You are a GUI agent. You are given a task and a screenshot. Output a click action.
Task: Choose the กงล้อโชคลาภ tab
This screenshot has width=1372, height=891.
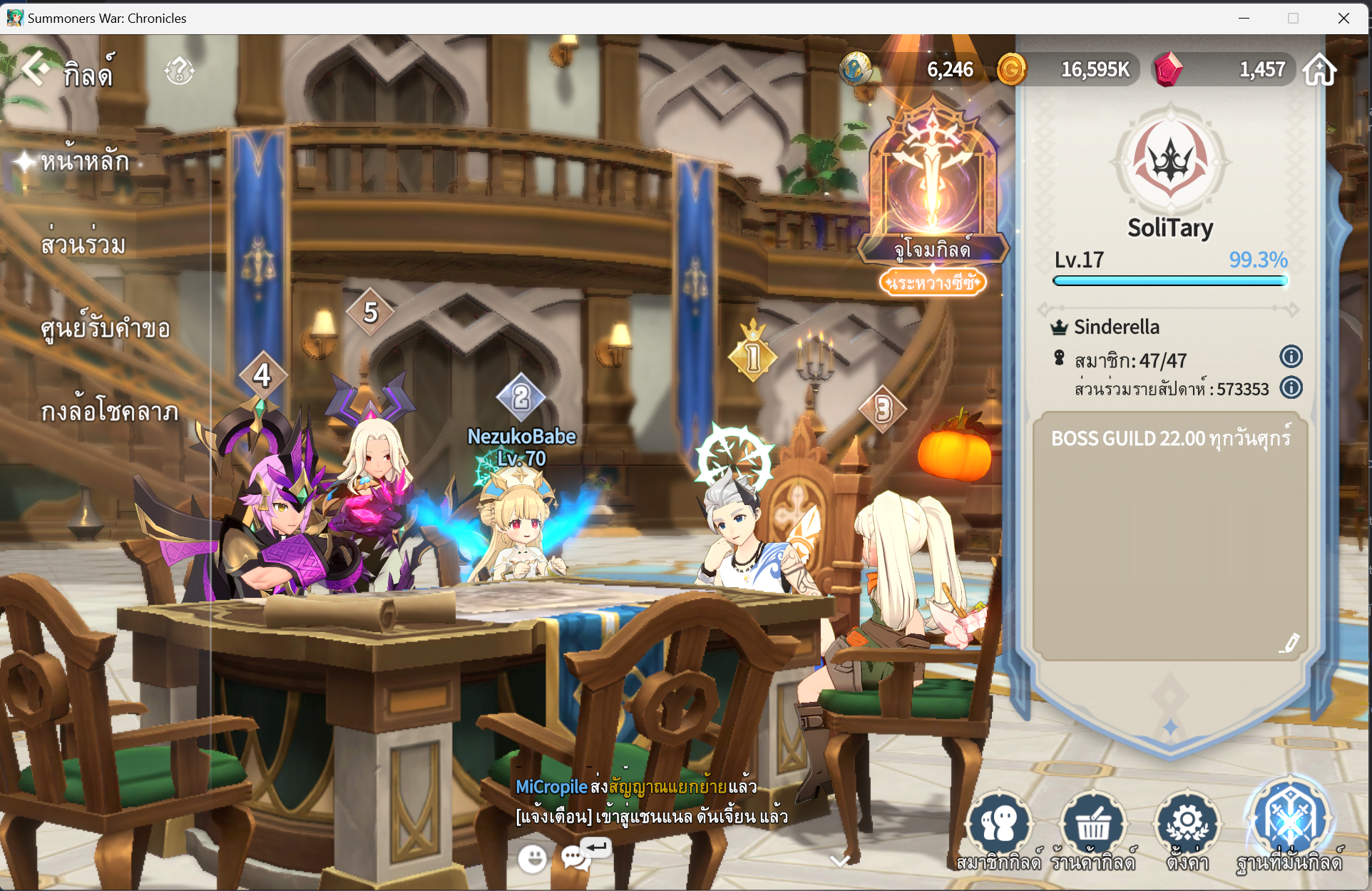tap(109, 412)
